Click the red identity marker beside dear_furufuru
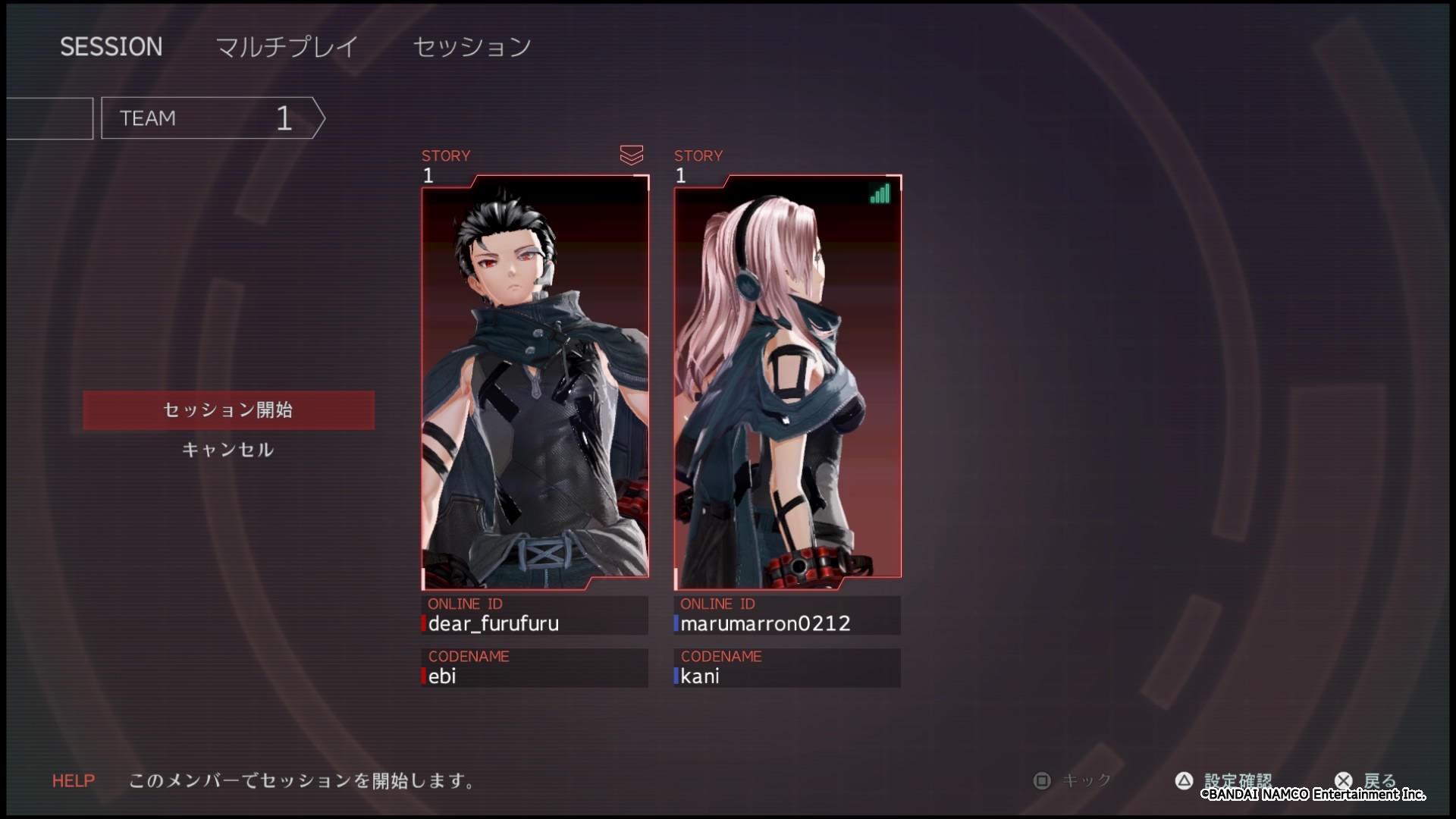The image size is (1456, 819). tap(423, 623)
